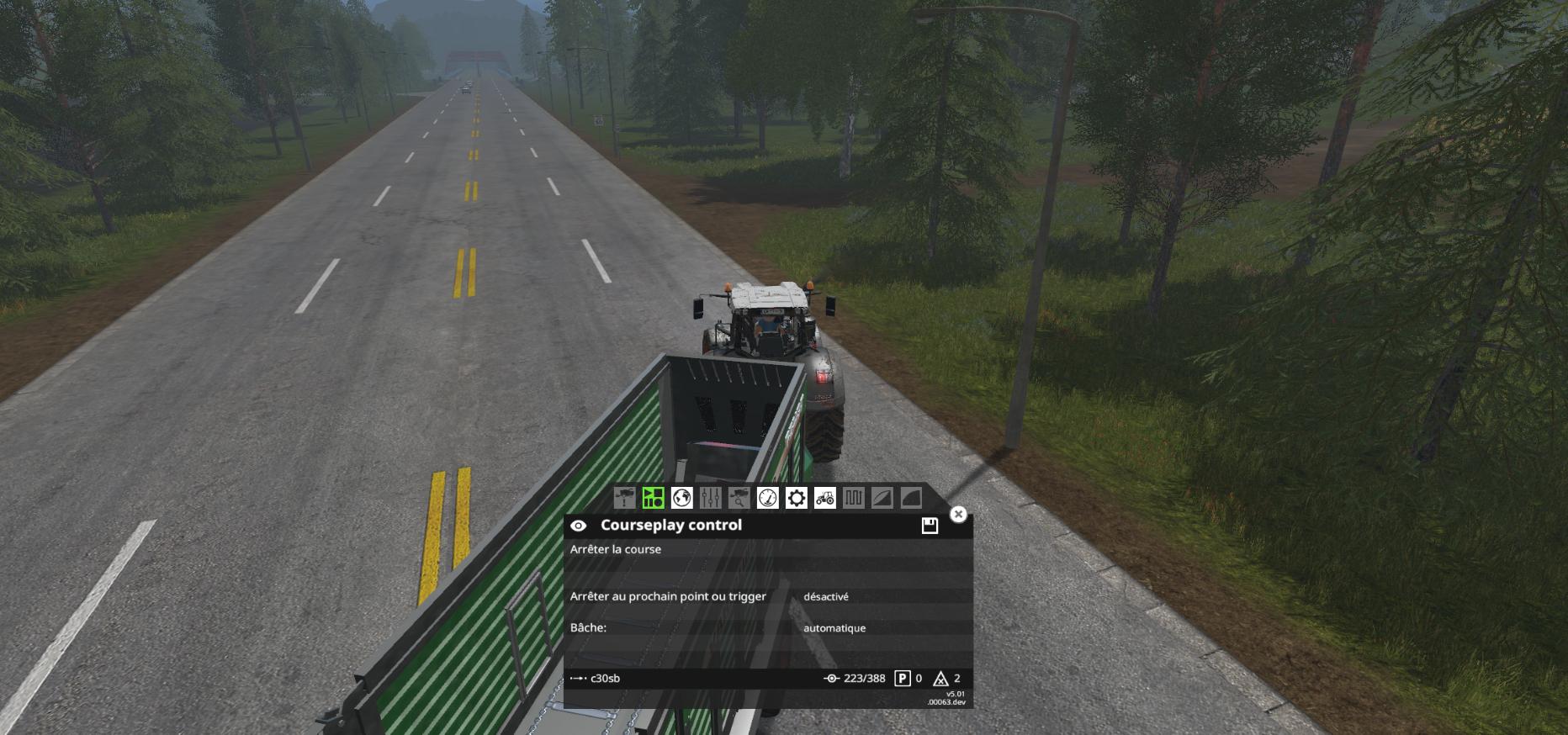Screen dimensions: 1568x735
Task: Switch to the gear settings page
Action: point(796,498)
